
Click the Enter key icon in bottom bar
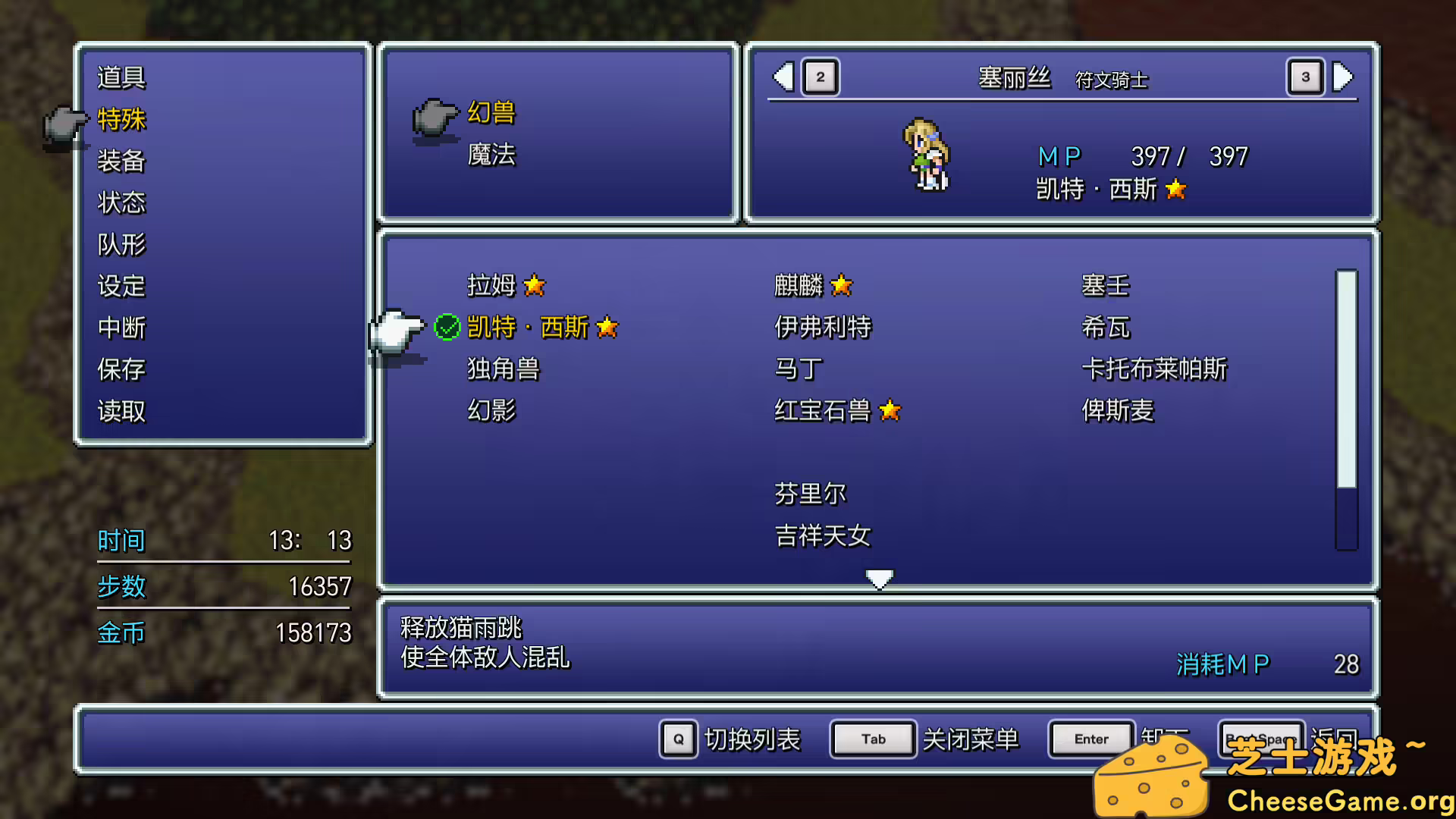pyautogui.click(x=1090, y=738)
